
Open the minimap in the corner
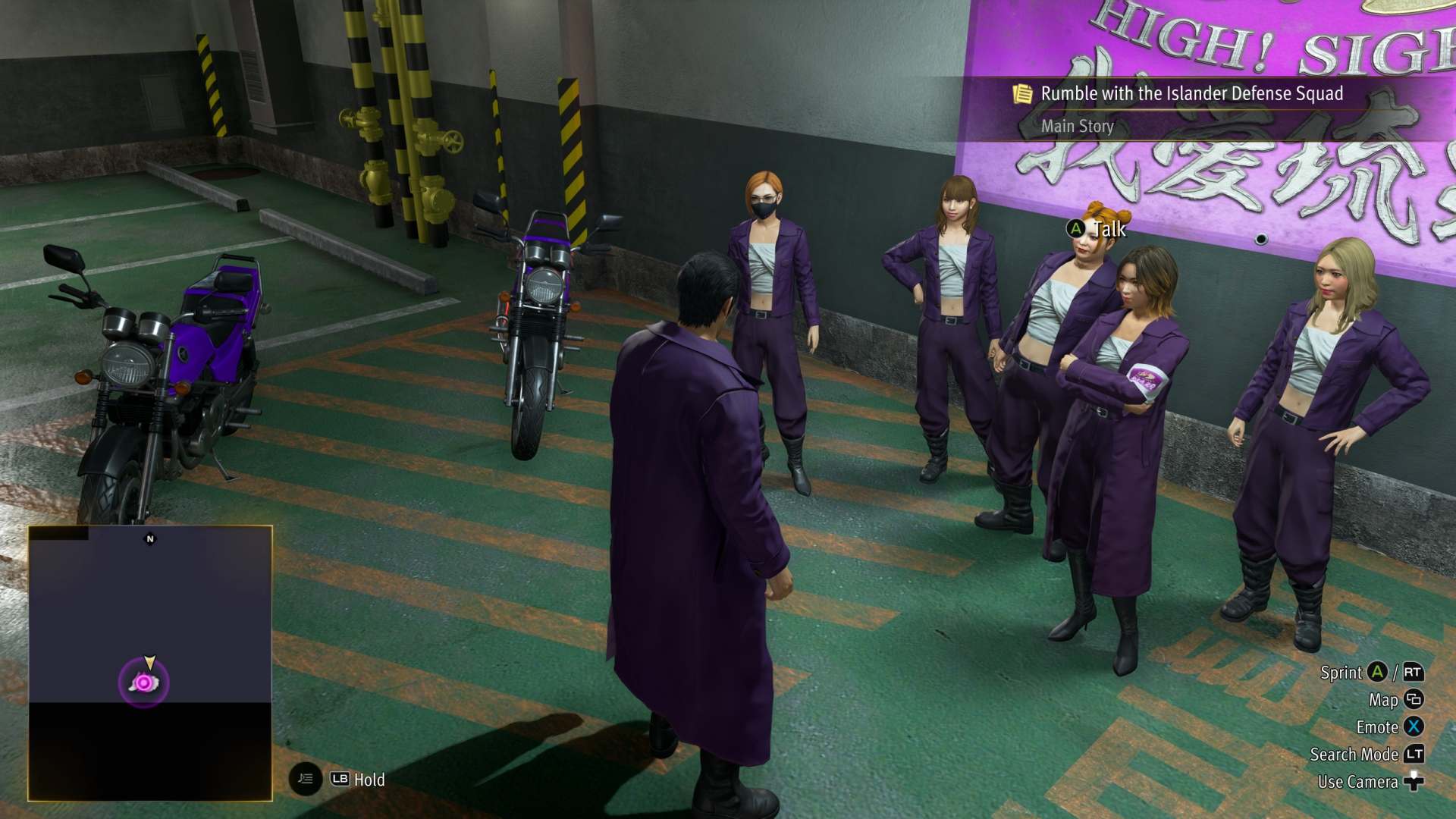click(x=150, y=662)
